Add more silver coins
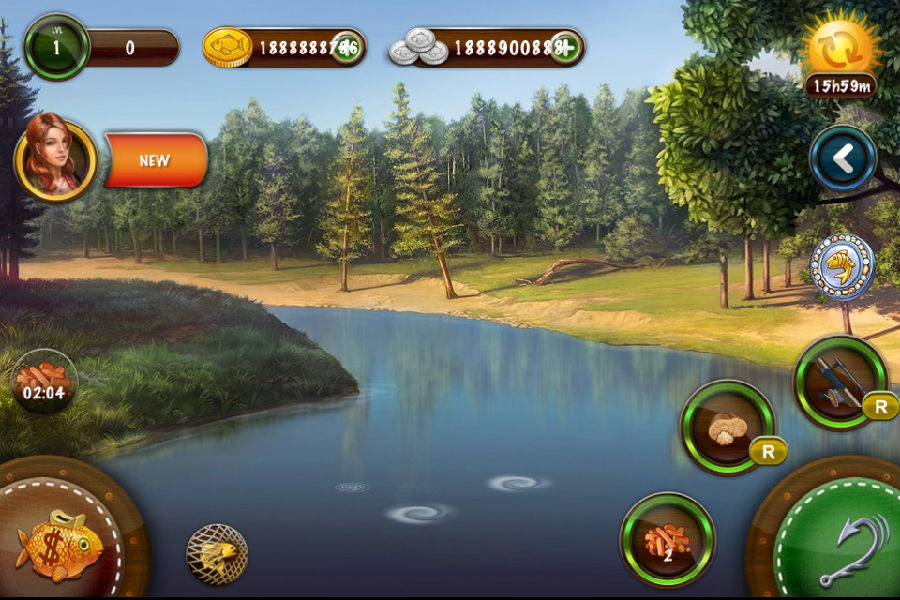This screenshot has width=900, height=600. 565,47
